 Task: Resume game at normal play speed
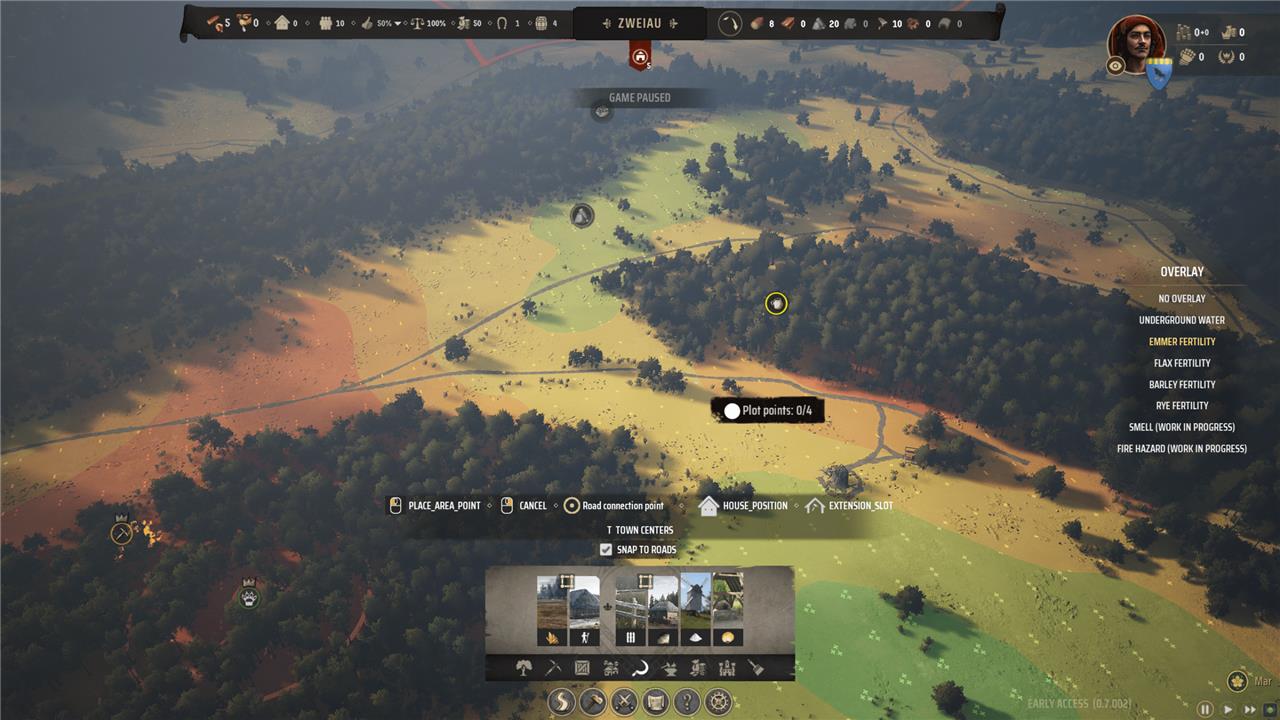click(1229, 709)
